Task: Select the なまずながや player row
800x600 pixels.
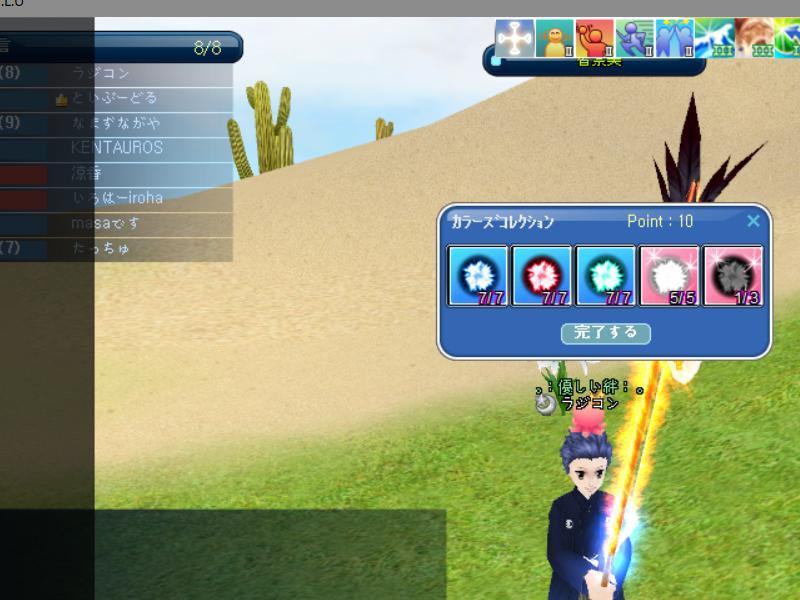Action: 116,123
